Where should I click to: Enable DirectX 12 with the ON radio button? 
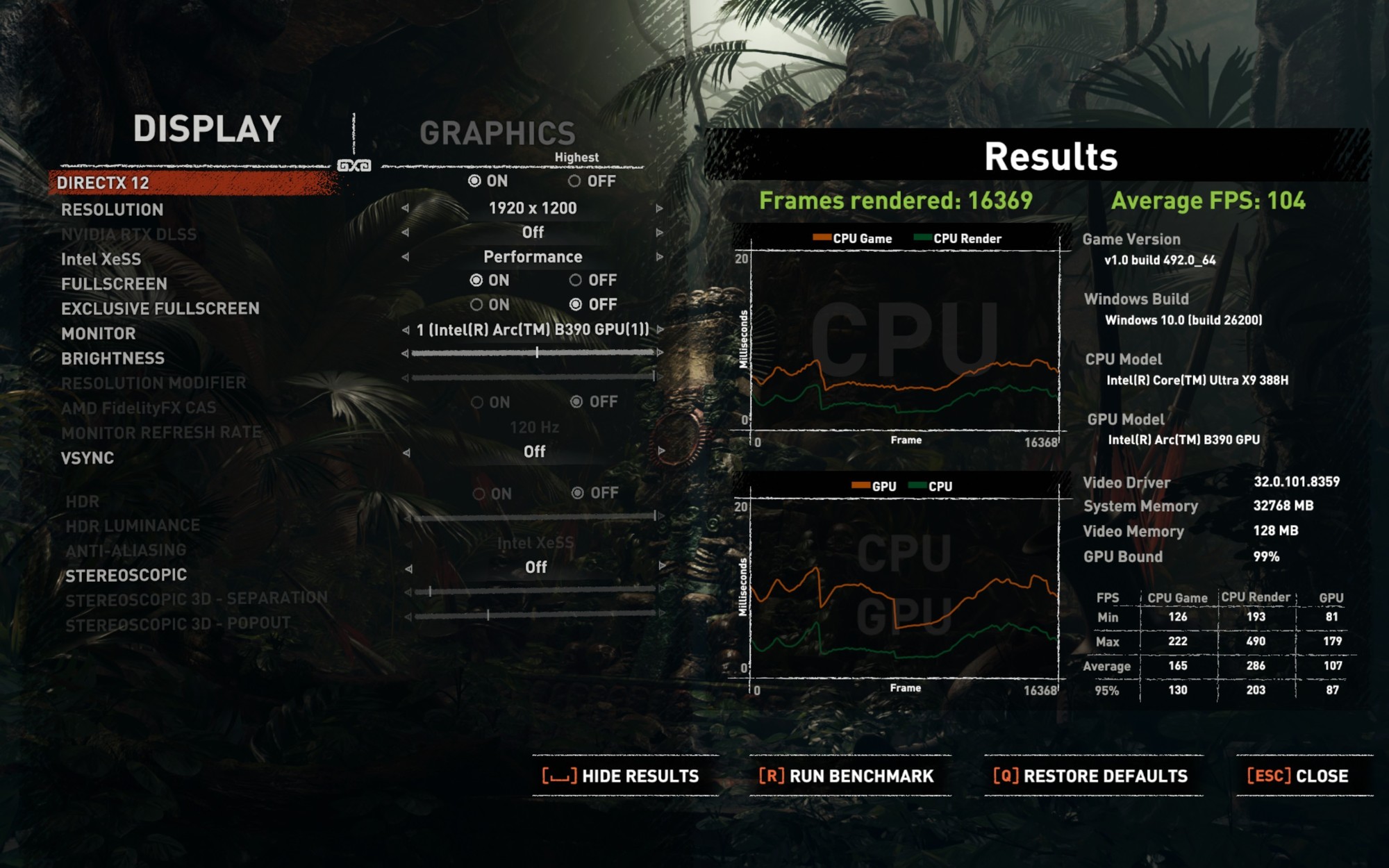(476, 182)
